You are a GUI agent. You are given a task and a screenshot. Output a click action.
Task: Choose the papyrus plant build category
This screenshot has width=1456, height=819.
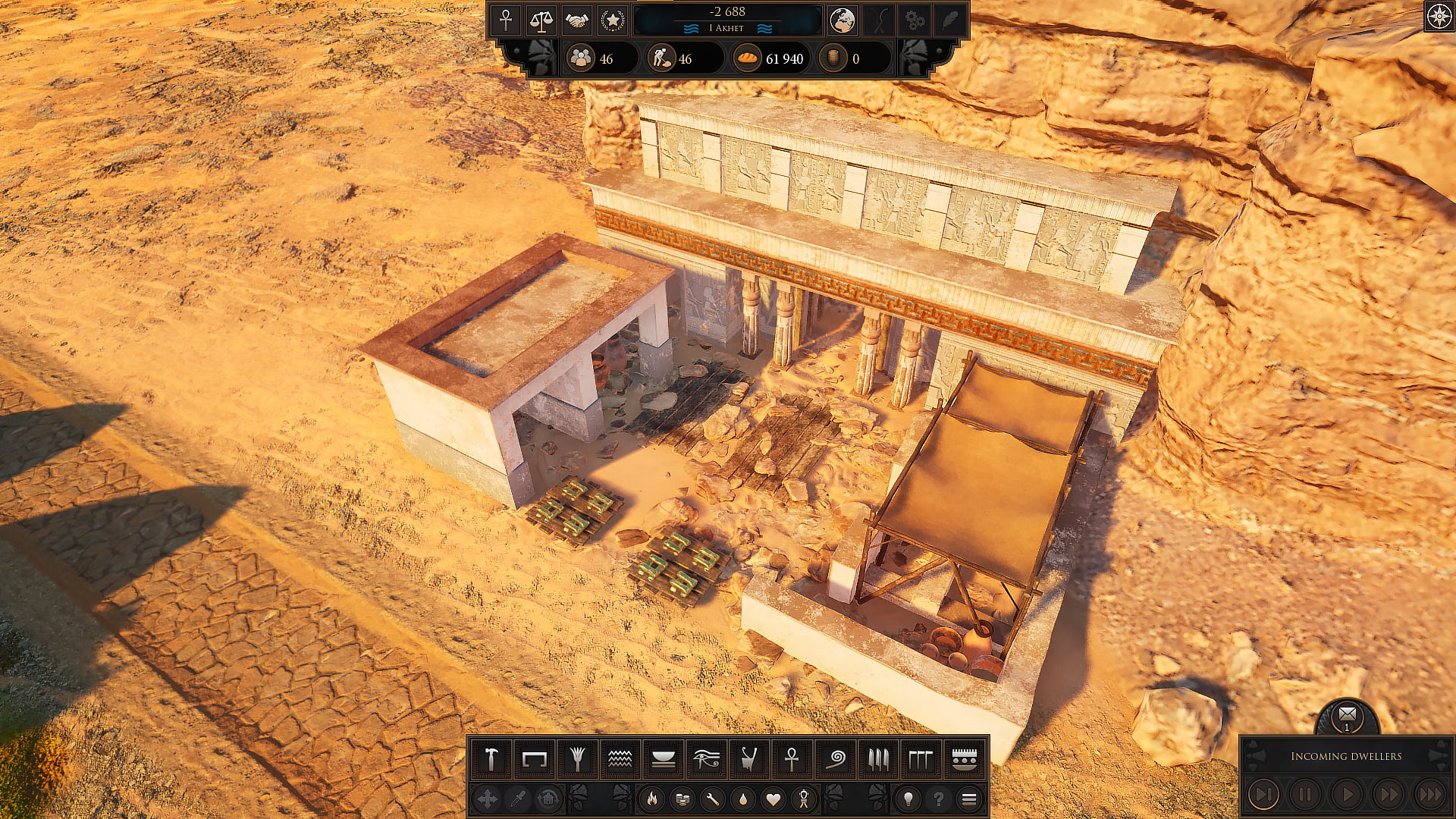click(577, 758)
